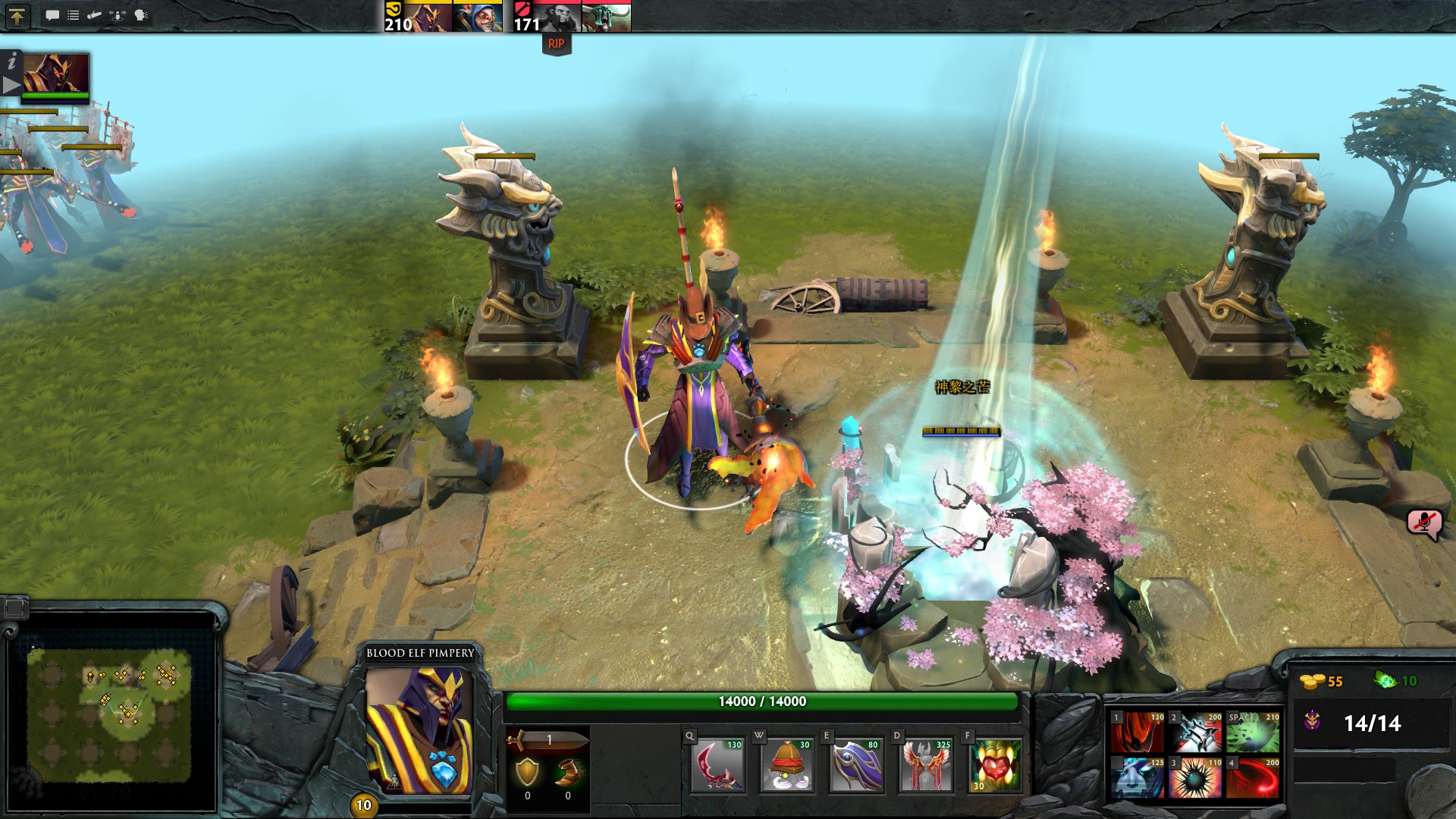
Task: Activate the brown hat W ability
Action: 787,766
